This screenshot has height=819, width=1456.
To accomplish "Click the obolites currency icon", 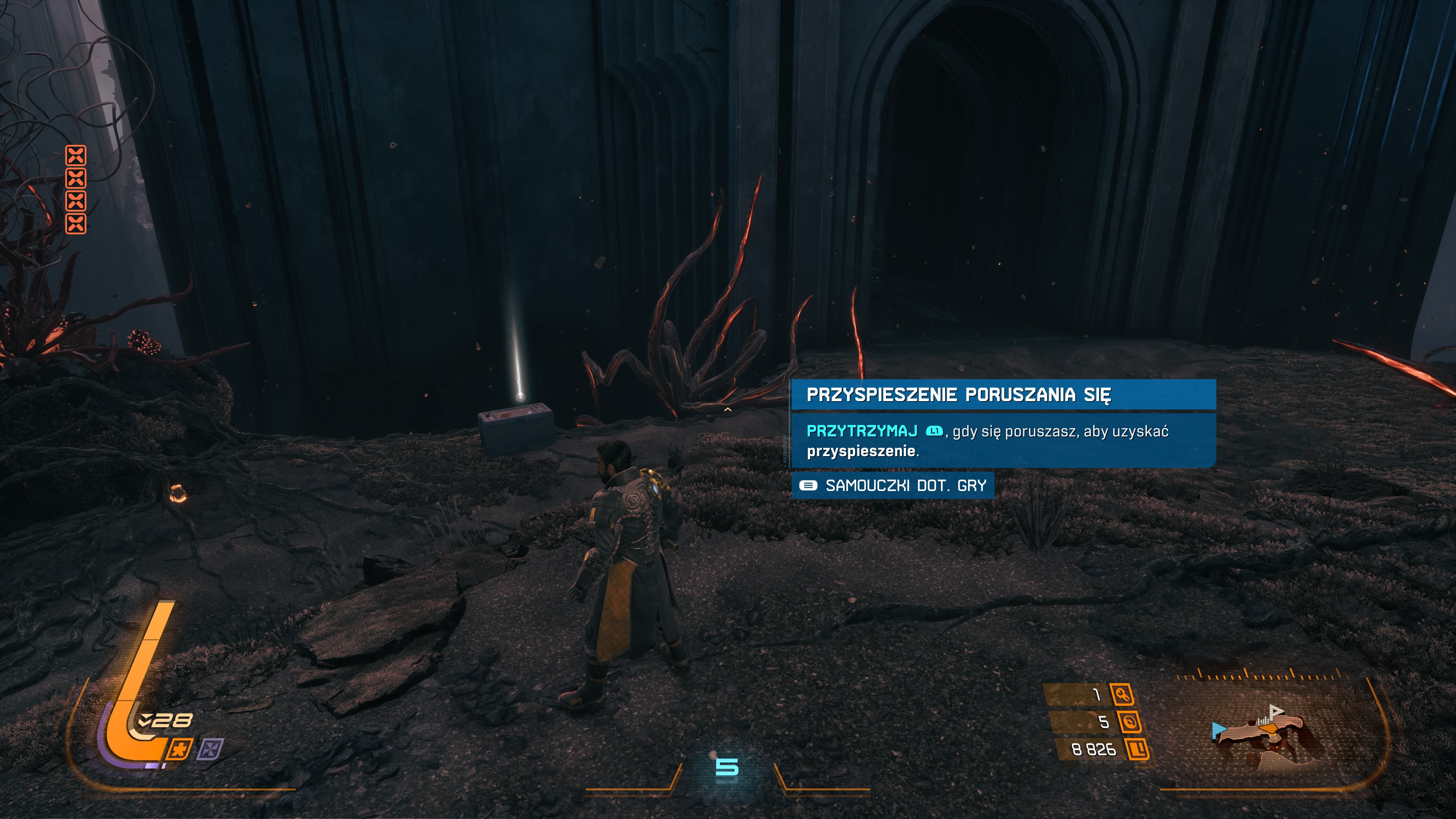I will tap(1137, 750).
